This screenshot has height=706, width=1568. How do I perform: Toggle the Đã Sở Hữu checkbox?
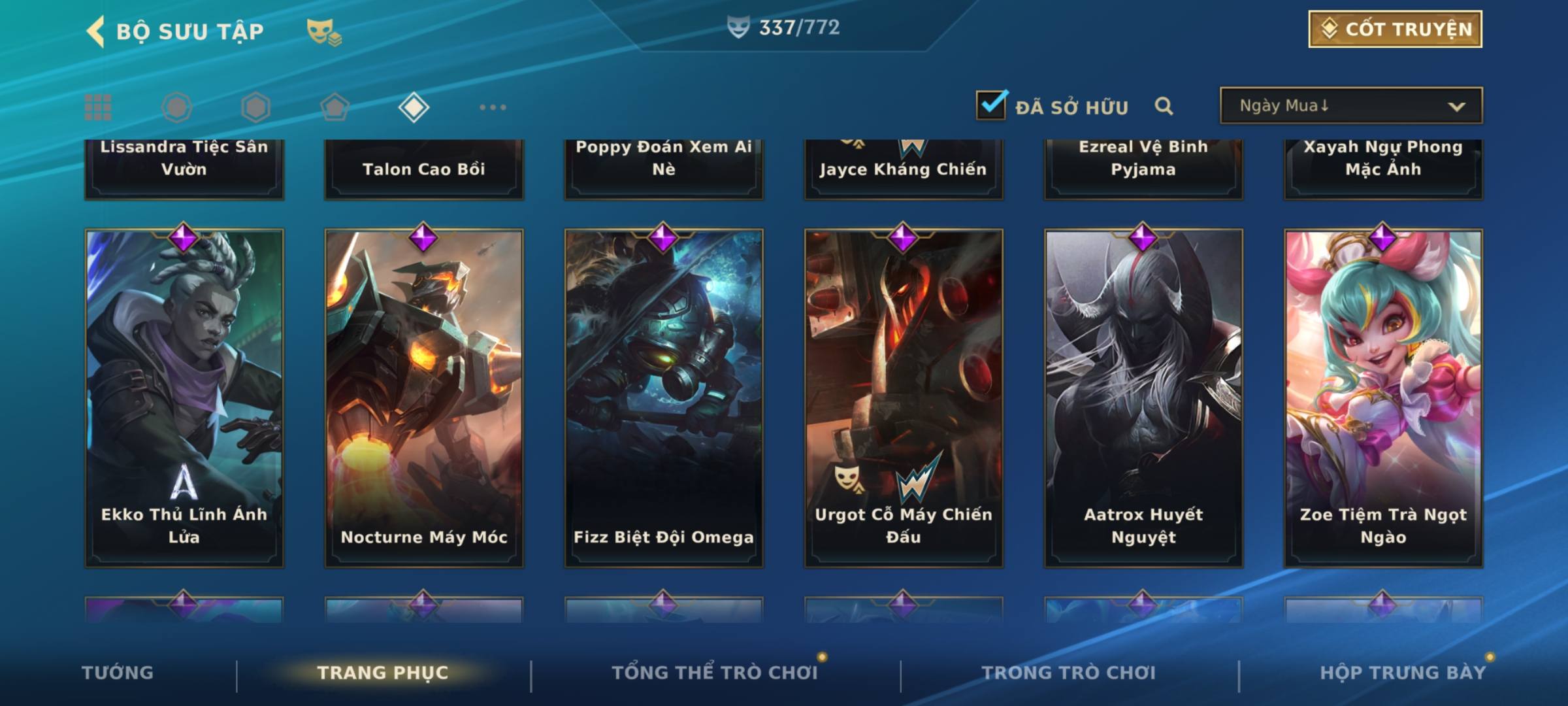tap(990, 105)
